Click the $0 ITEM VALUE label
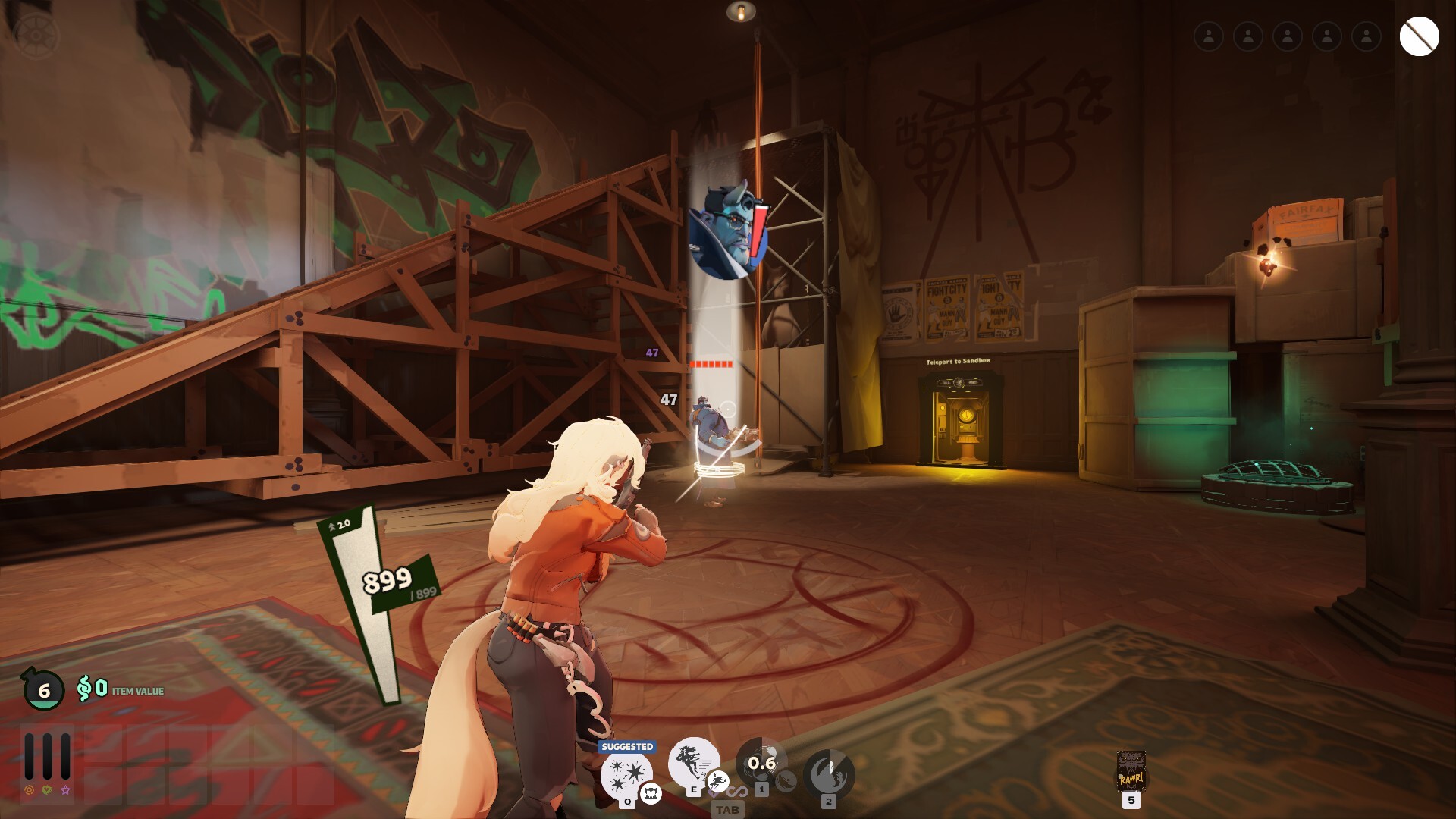 (x=121, y=691)
